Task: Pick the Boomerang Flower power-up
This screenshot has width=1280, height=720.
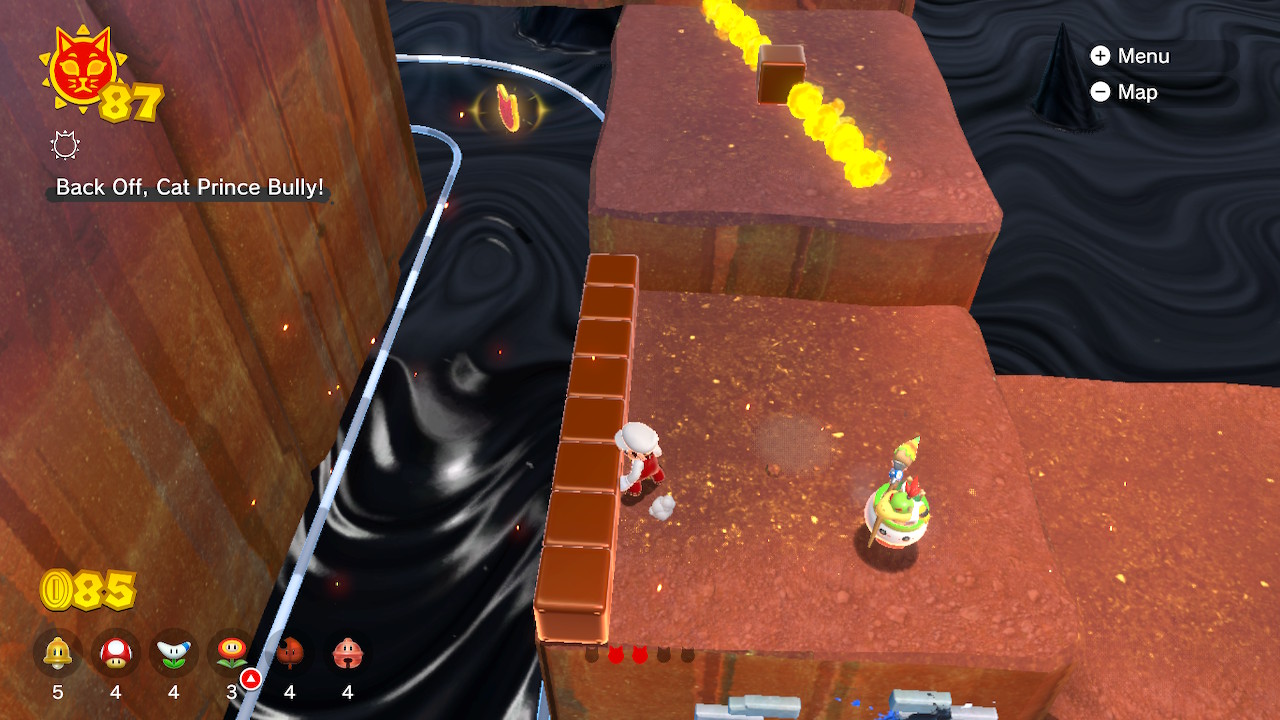Action: 174,655
